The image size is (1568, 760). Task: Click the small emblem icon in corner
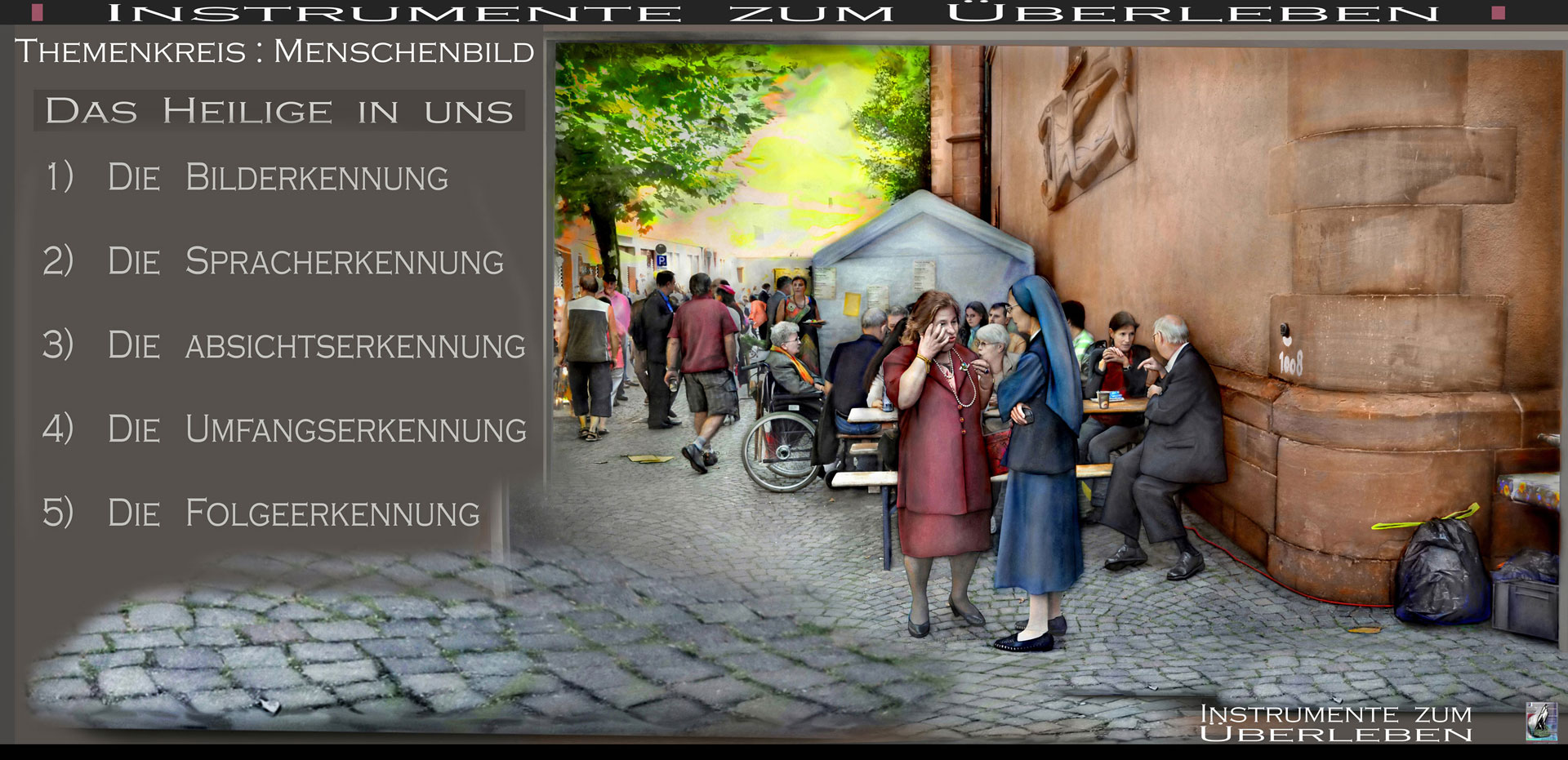click(1541, 722)
